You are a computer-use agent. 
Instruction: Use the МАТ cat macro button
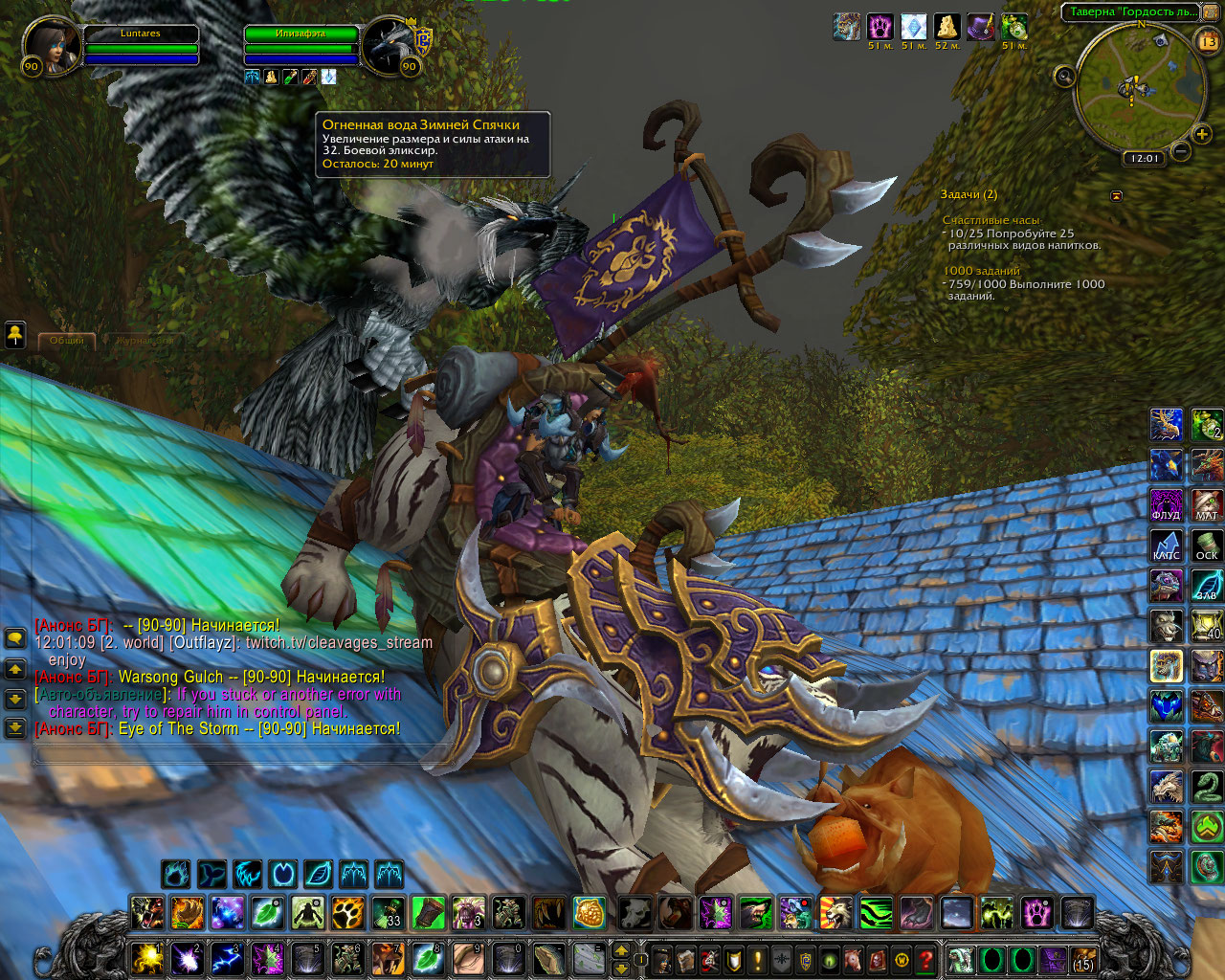coord(1207,505)
